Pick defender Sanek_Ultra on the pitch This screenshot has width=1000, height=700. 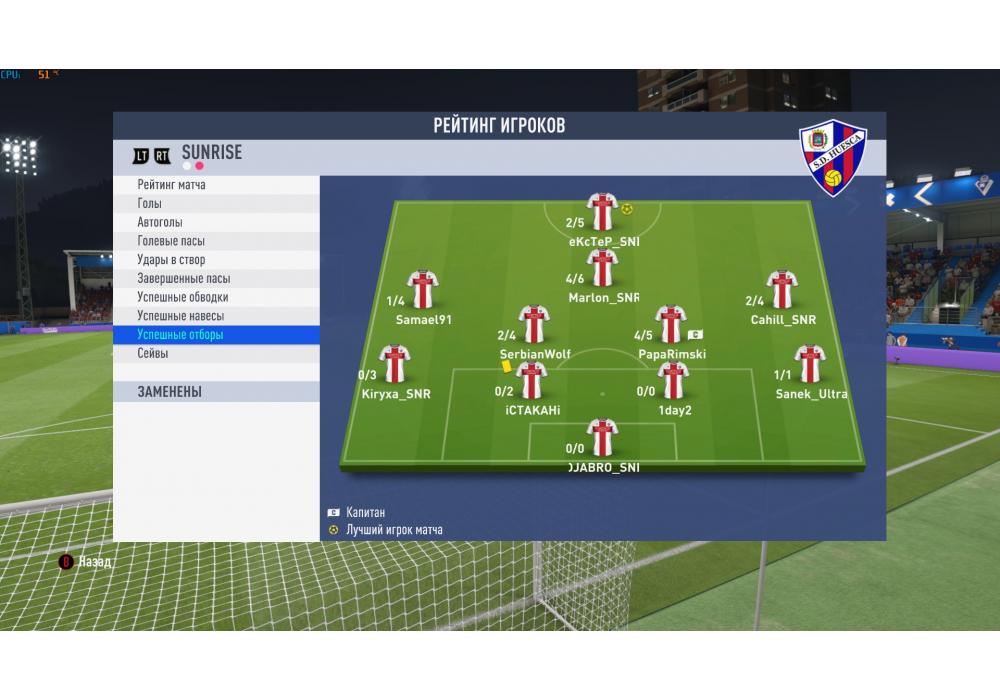pos(809,364)
